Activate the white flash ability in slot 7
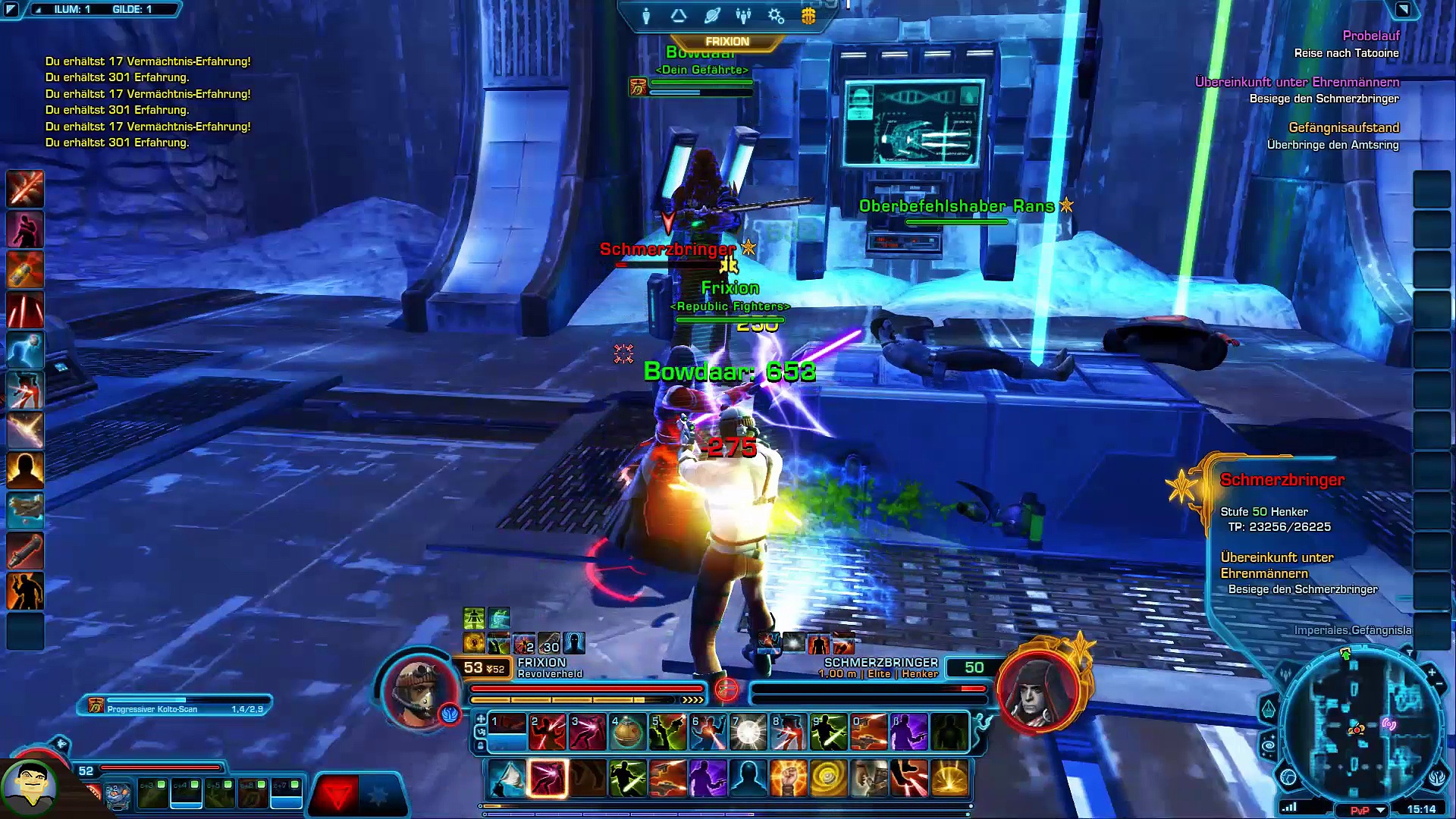 pyautogui.click(x=748, y=733)
